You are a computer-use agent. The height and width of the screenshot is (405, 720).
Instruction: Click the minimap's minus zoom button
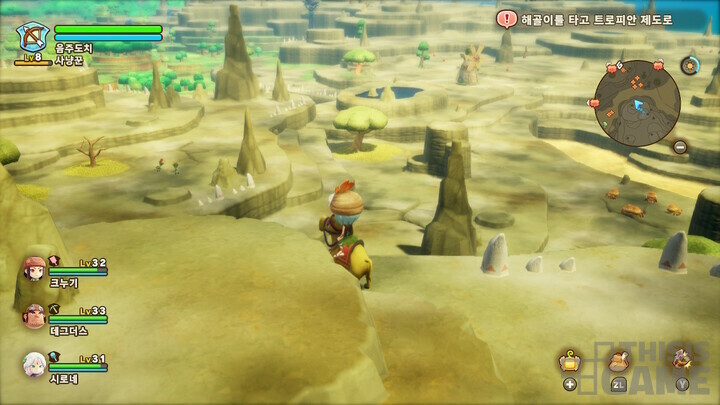tap(679, 146)
